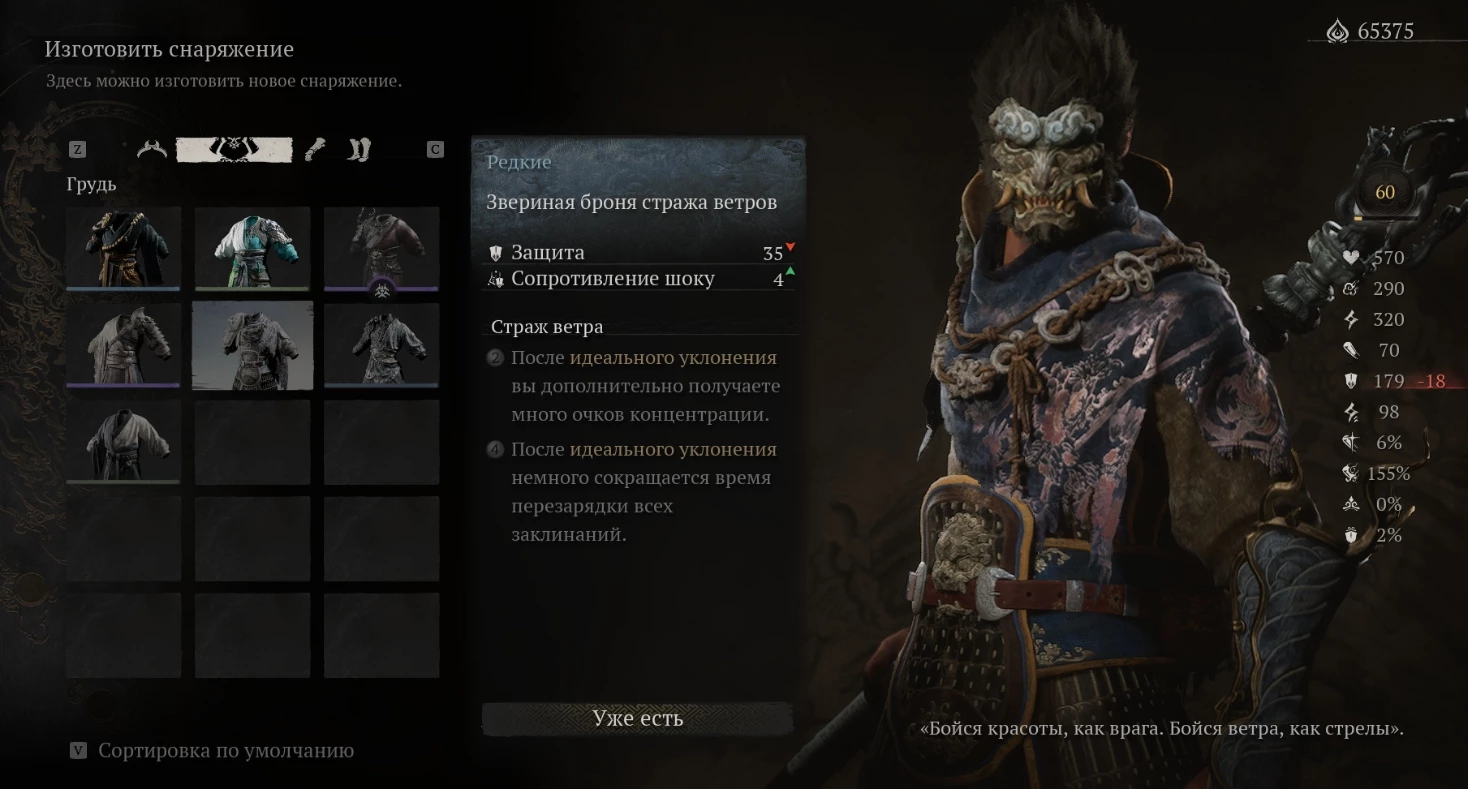The width and height of the screenshot is (1468, 789).
Task: Choose the dark grey patterned robe
Action: [x=381, y=345]
